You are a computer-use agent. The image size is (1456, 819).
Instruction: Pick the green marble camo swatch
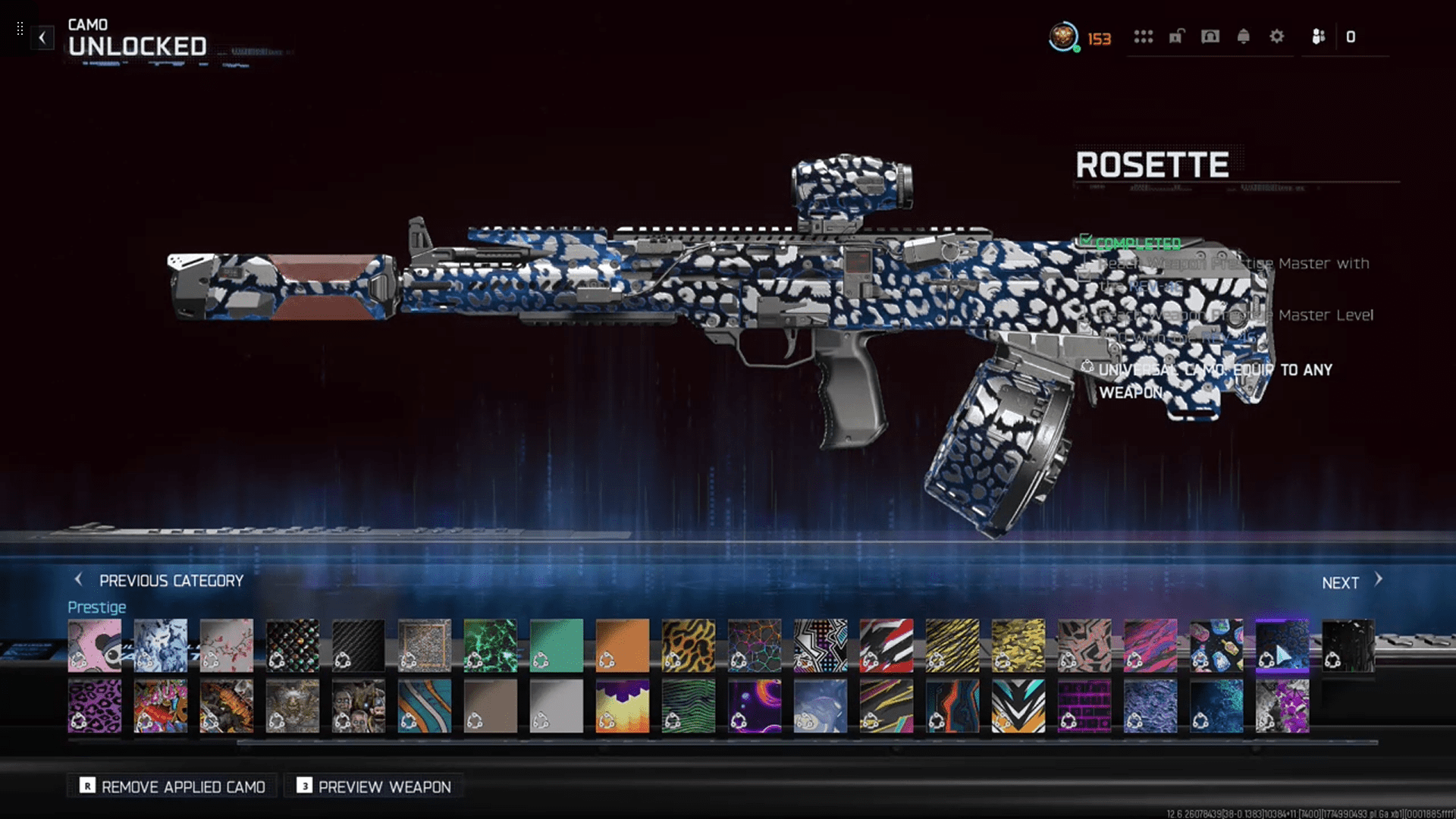click(x=491, y=645)
